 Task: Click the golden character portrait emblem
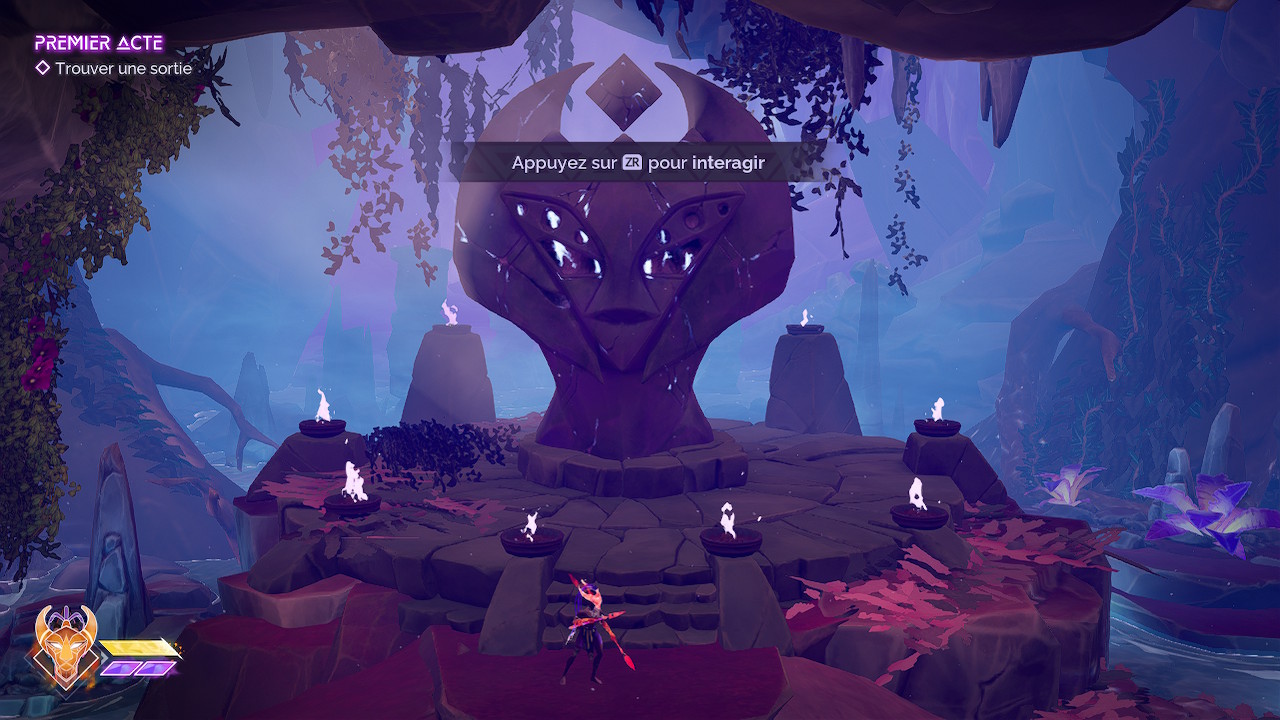point(65,646)
